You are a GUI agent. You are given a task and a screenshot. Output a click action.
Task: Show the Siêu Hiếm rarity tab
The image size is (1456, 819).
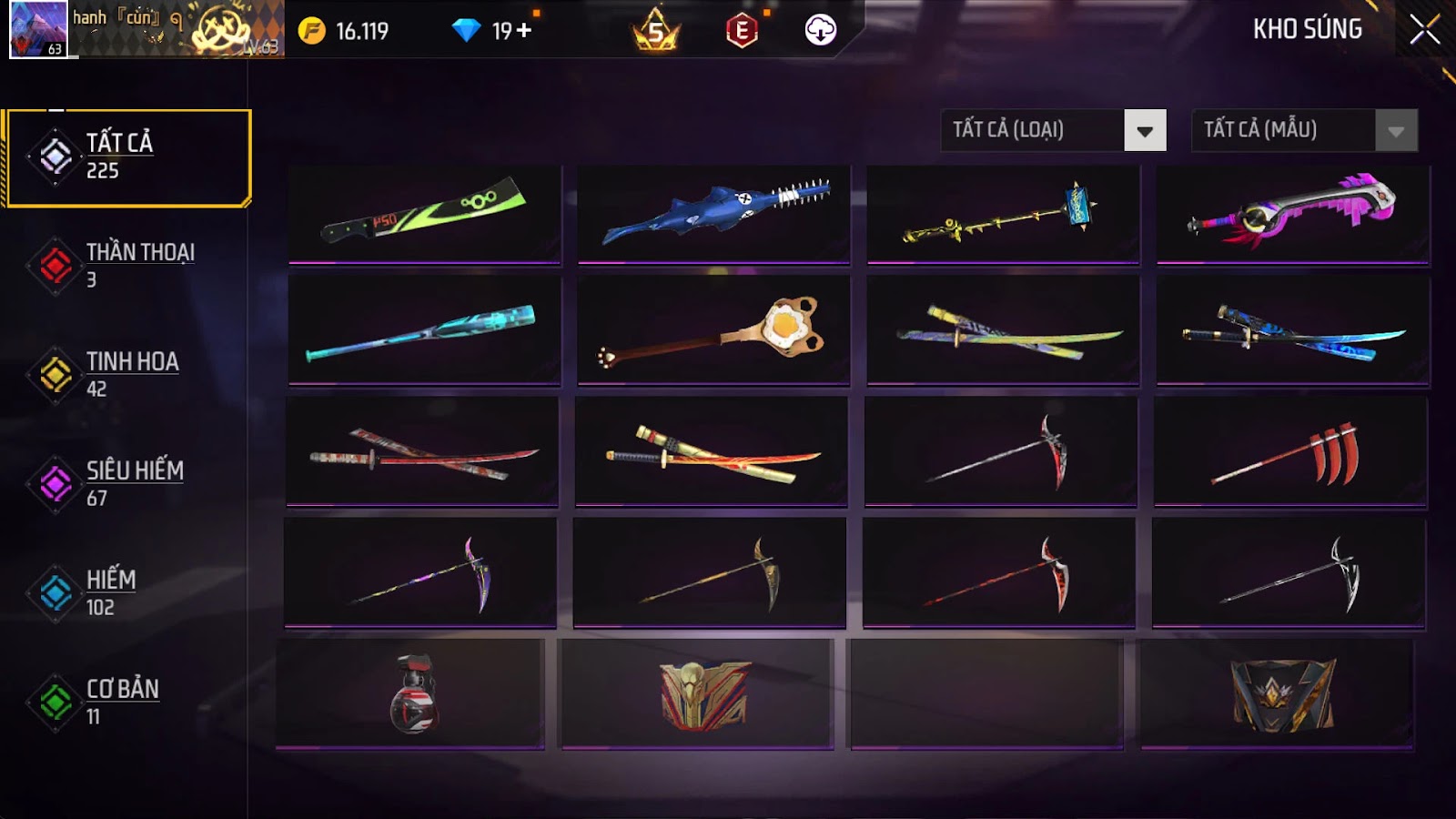(127, 483)
